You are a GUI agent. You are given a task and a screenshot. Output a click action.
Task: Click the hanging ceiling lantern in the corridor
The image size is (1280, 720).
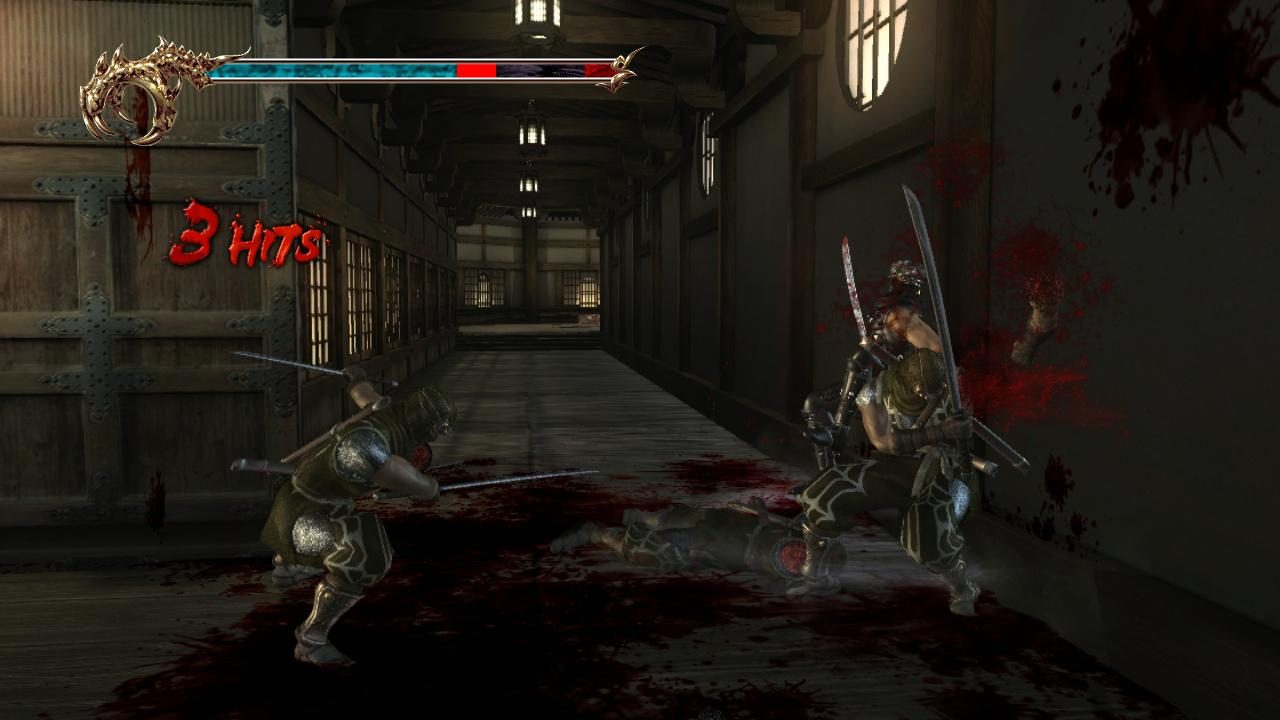(x=530, y=130)
